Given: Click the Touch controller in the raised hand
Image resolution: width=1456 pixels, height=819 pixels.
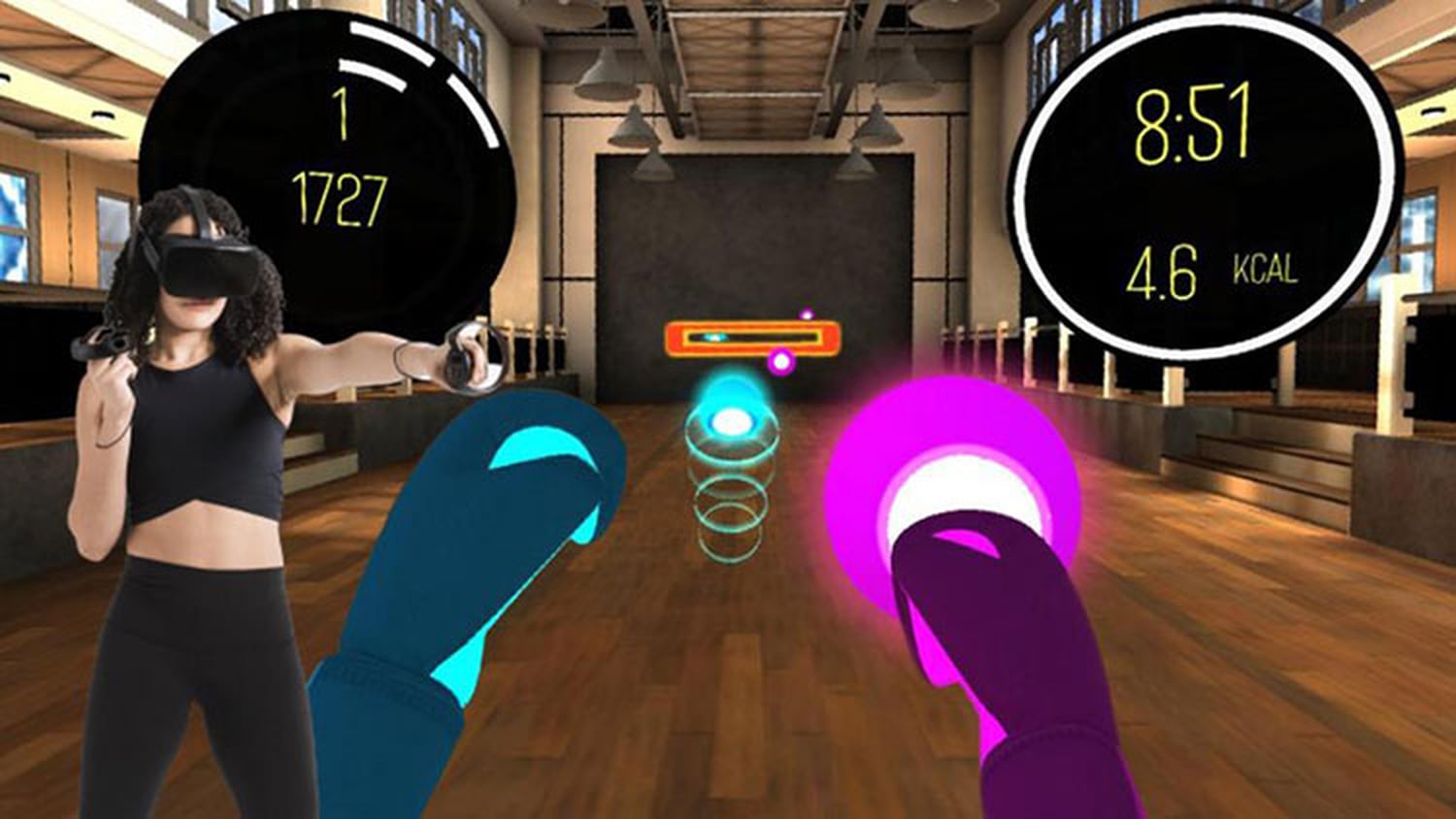Looking at the screenshot, I should pos(456,356).
